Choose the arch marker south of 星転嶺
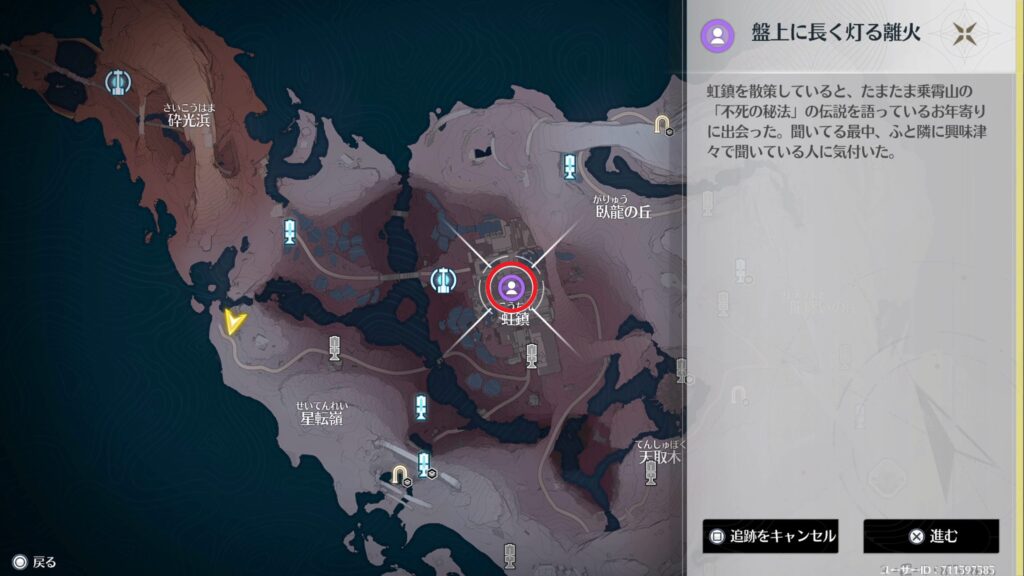Screen dimensions: 1024x576 click(399, 473)
